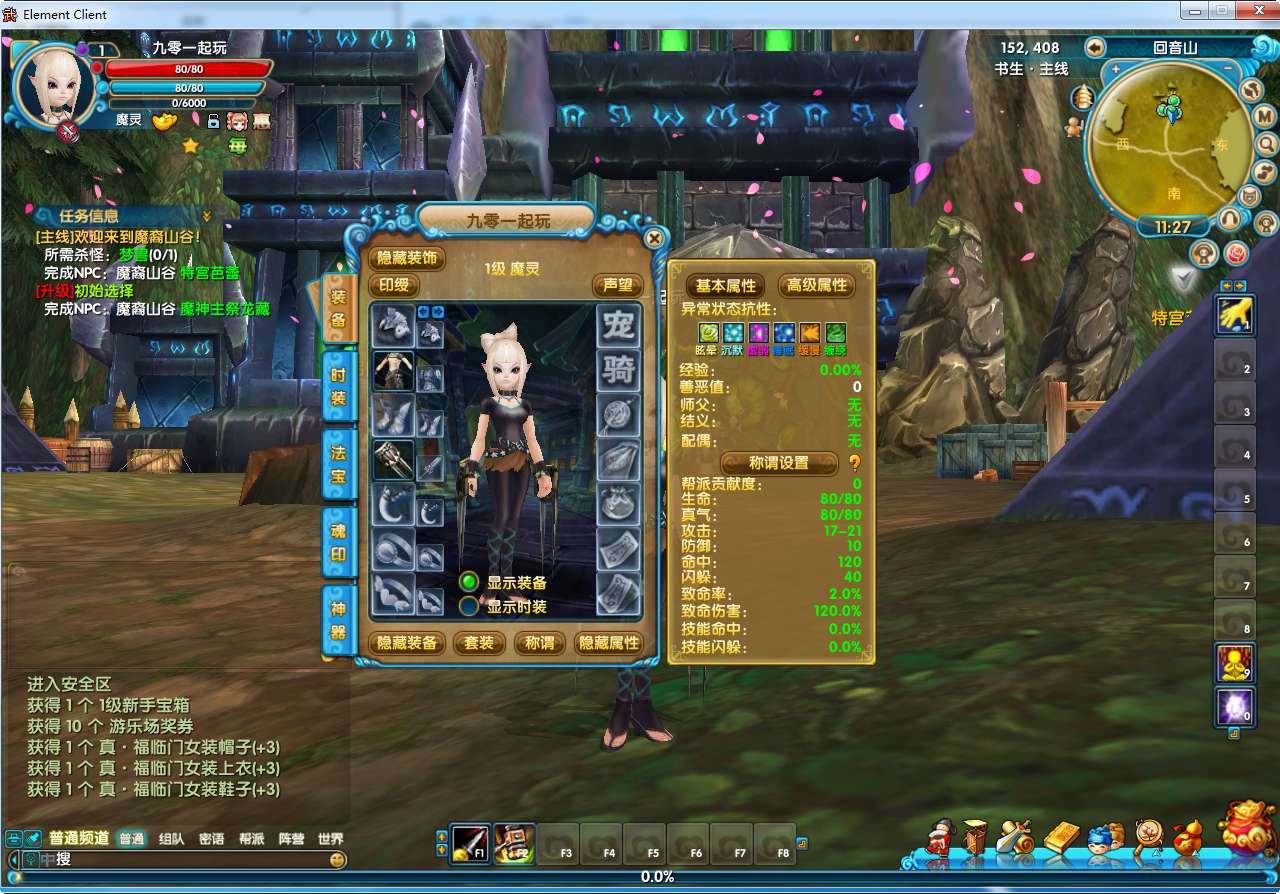This screenshot has height=894, width=1280.
Task: Switch chat to the 世界 channel
Action: pos(330,839)
